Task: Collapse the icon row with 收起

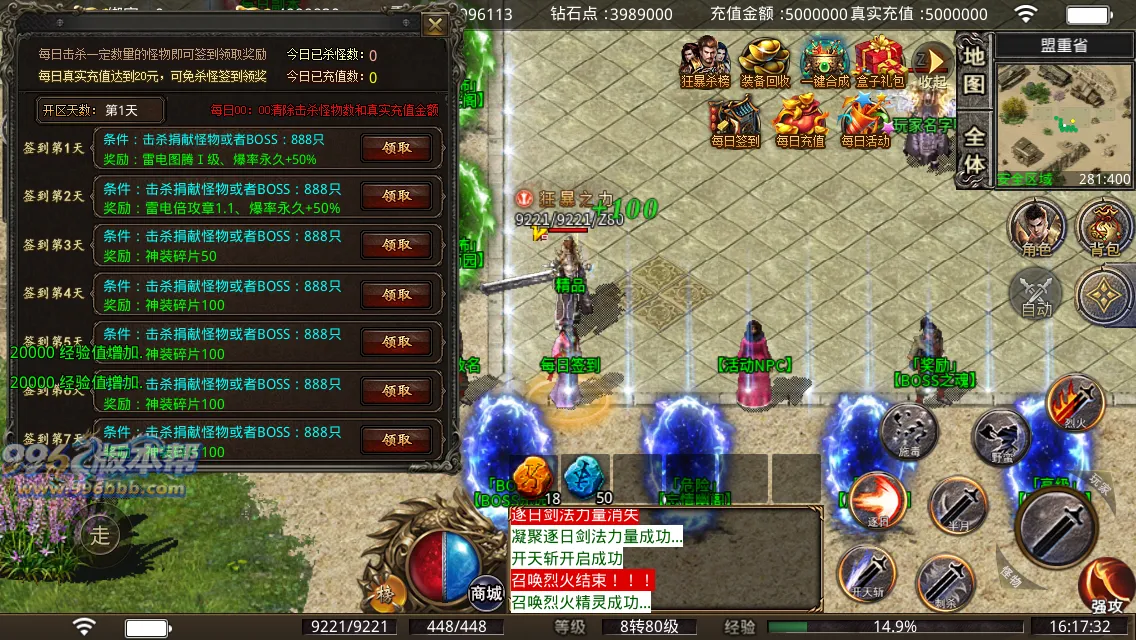Action: point(932,64)
